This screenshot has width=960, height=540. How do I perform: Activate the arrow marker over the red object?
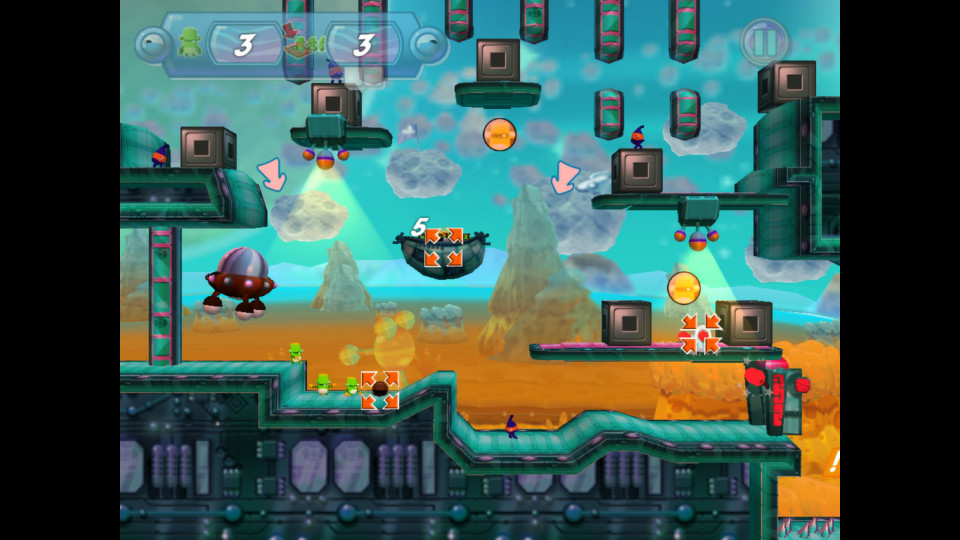(x=701, y=334)
